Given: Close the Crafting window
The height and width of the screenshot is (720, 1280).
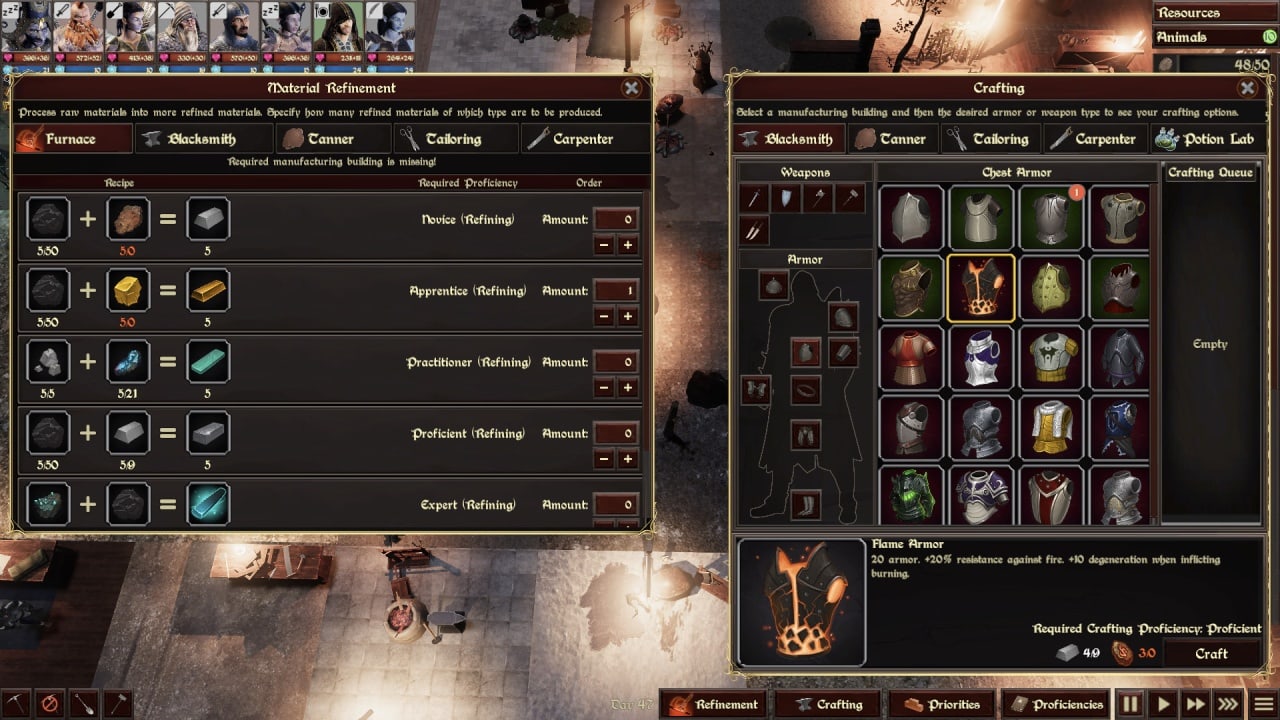Looking at the screenshot, I should [1247, 88].
